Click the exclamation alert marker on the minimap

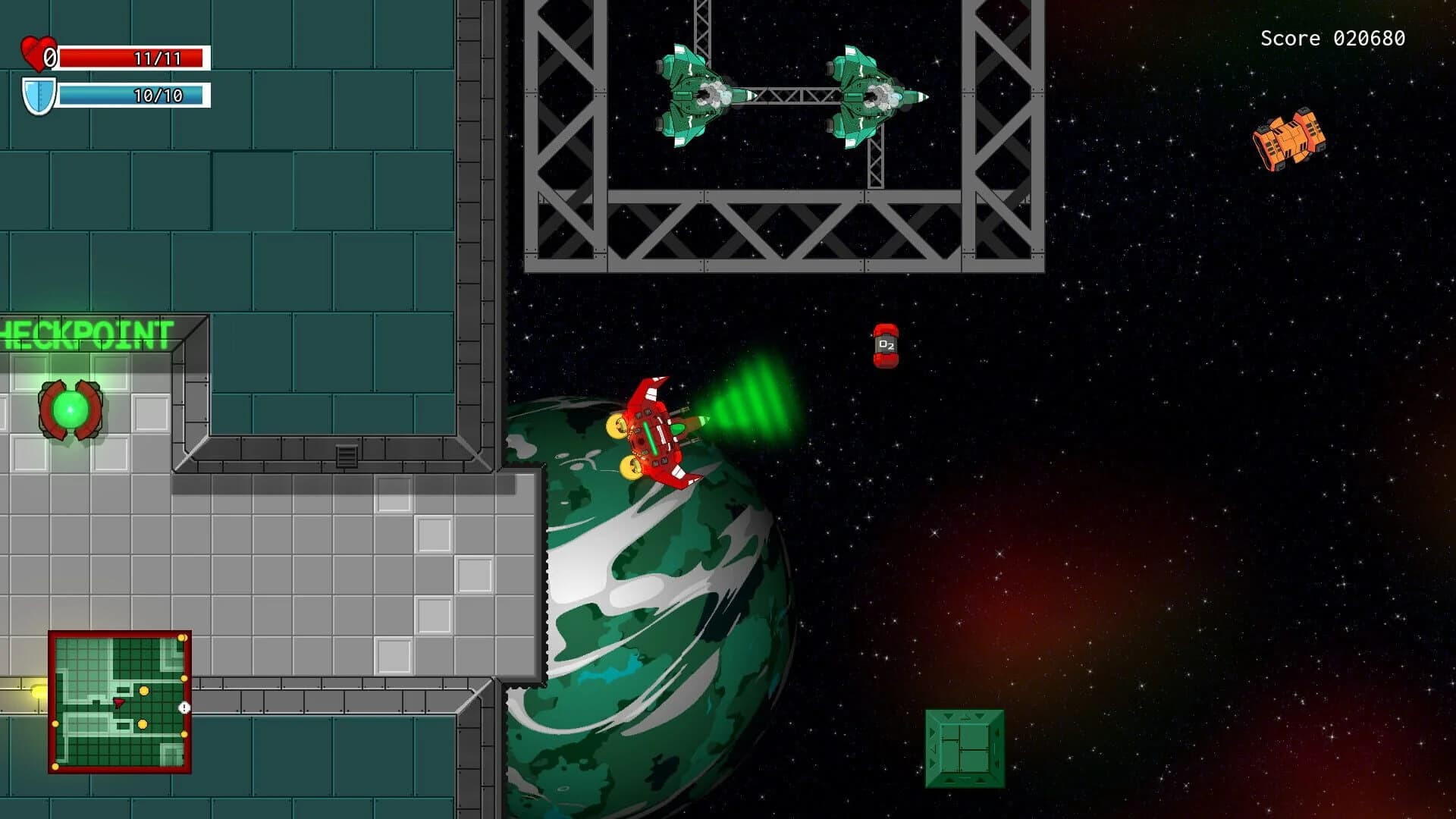tap(184, 708)
